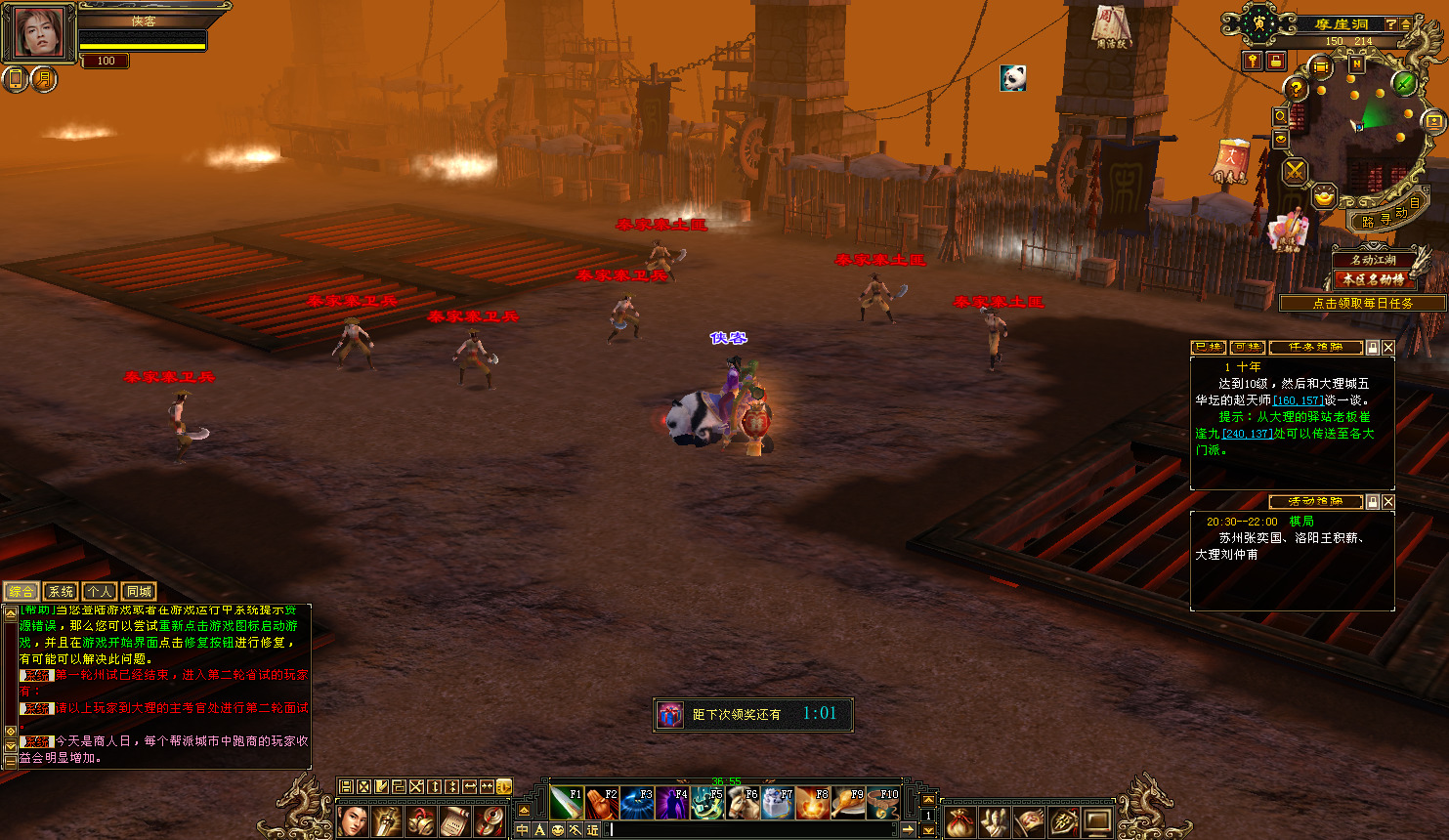Switch chat to the 系统 tab
This screenshot has width=1449, height=840.
[61, 592]
